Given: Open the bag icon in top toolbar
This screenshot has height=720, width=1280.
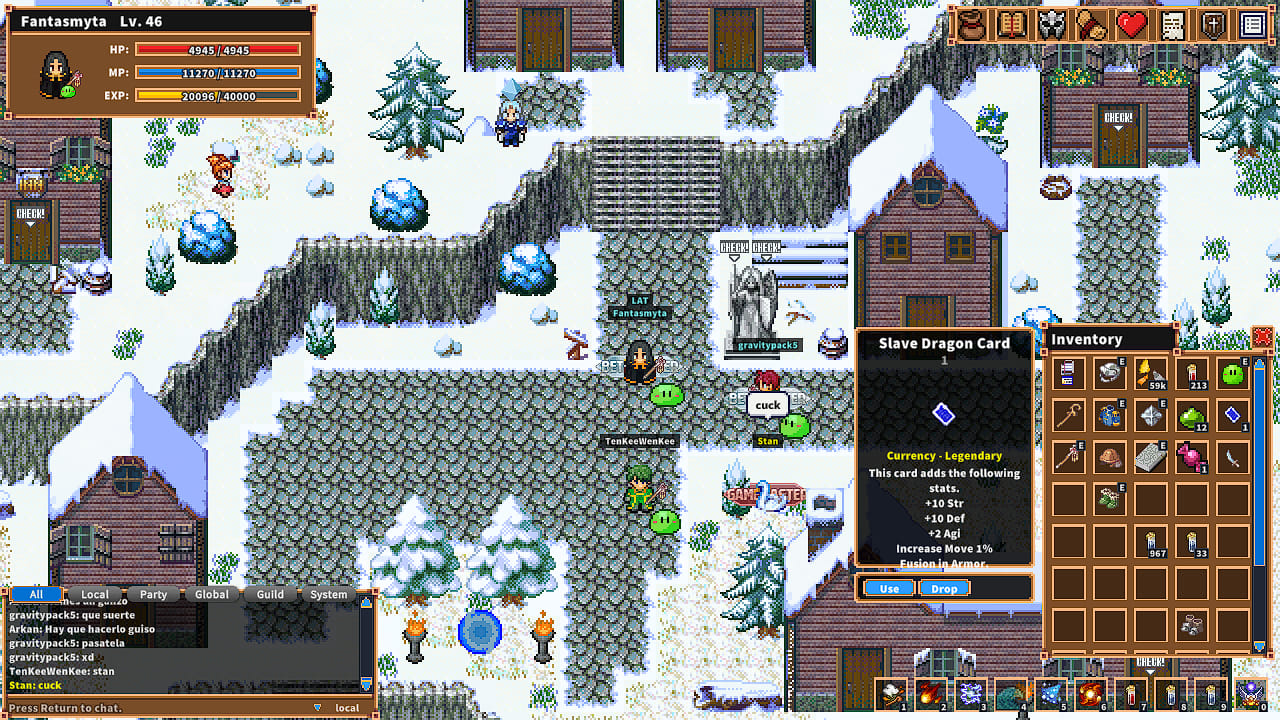Looking at the screenshot, I should (969, 26).
